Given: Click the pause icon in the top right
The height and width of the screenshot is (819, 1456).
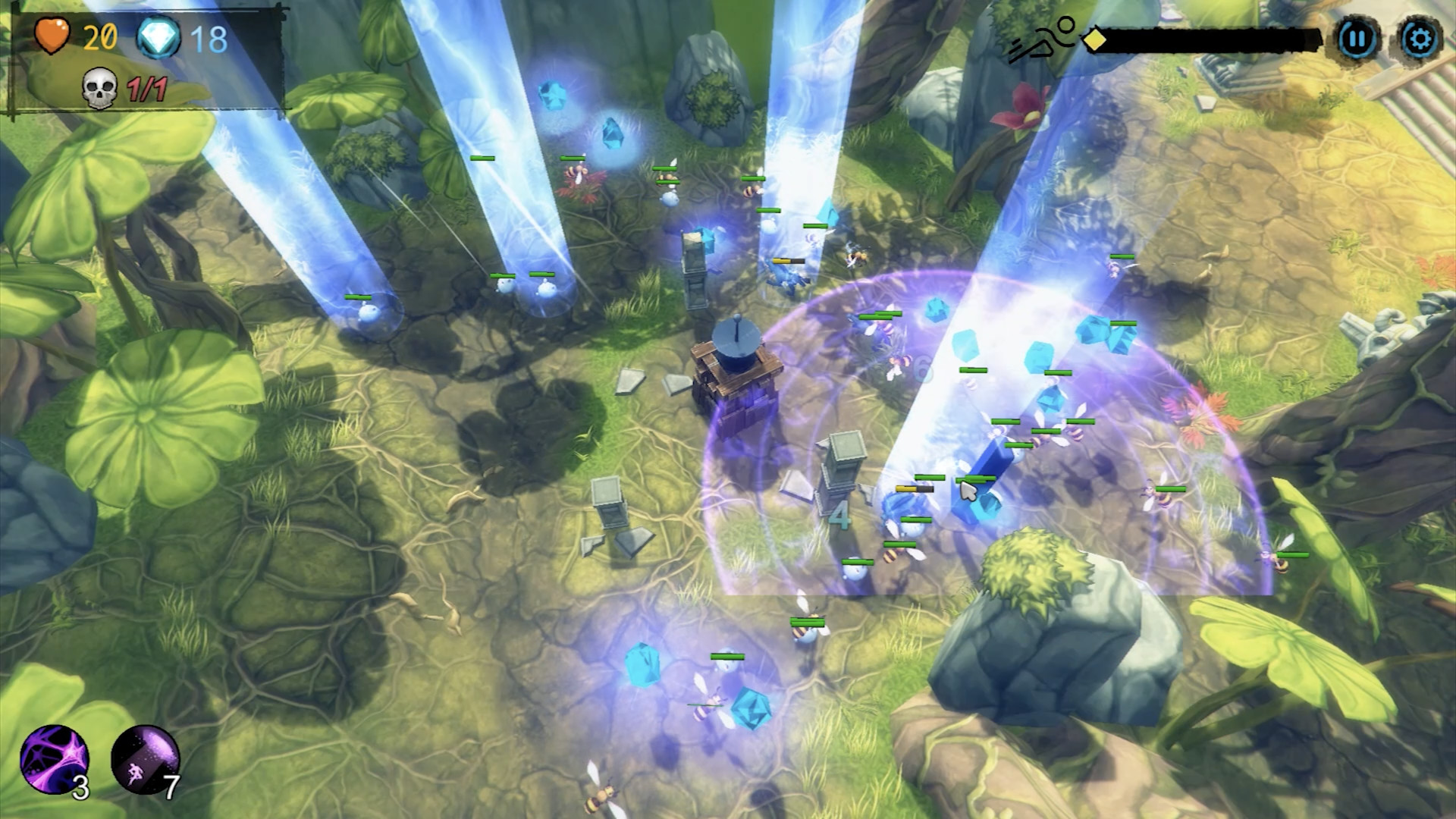Looking at the screenshot, I should 1358,36.
